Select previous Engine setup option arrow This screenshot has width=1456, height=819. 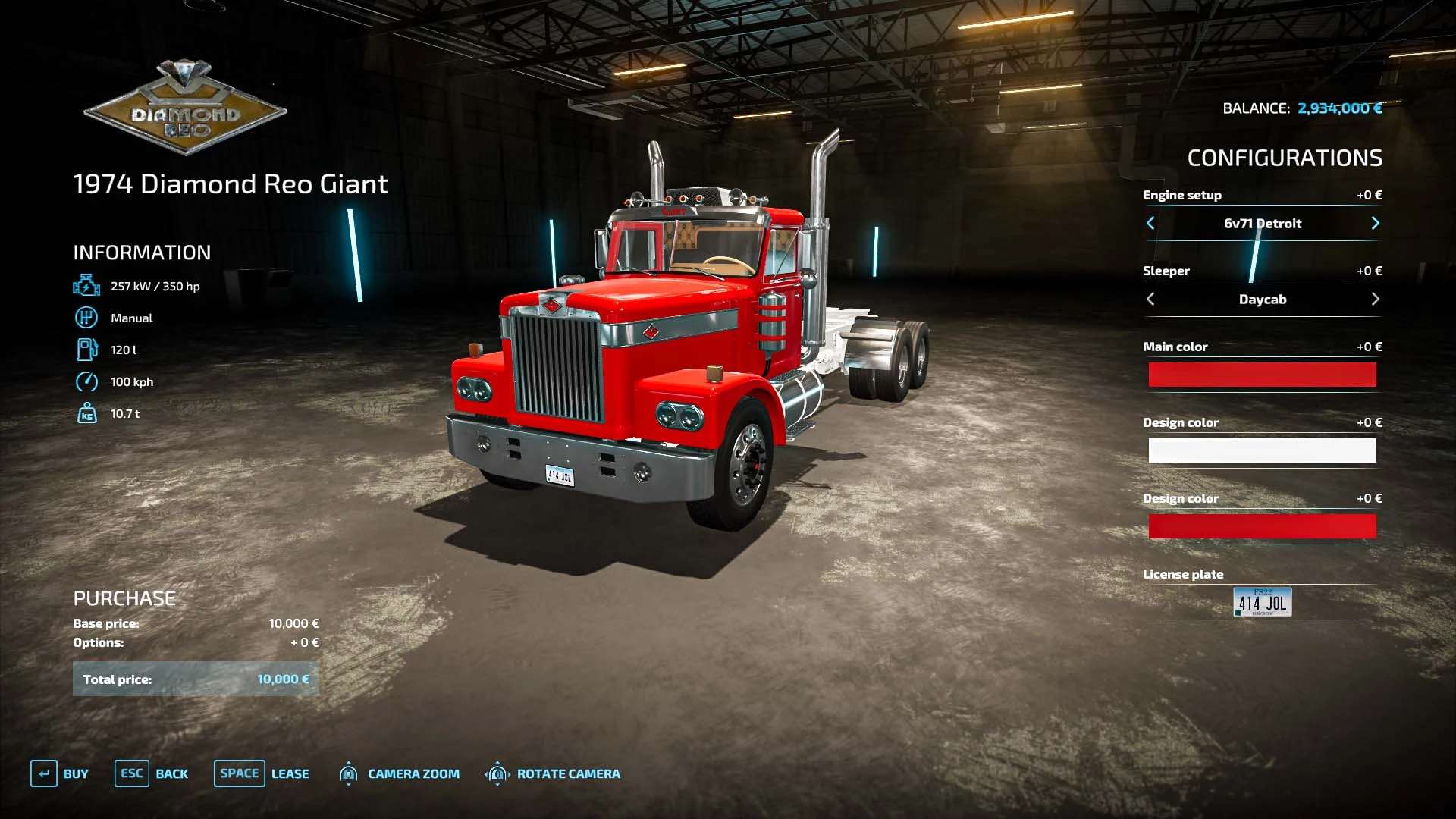coord(1150,223)
